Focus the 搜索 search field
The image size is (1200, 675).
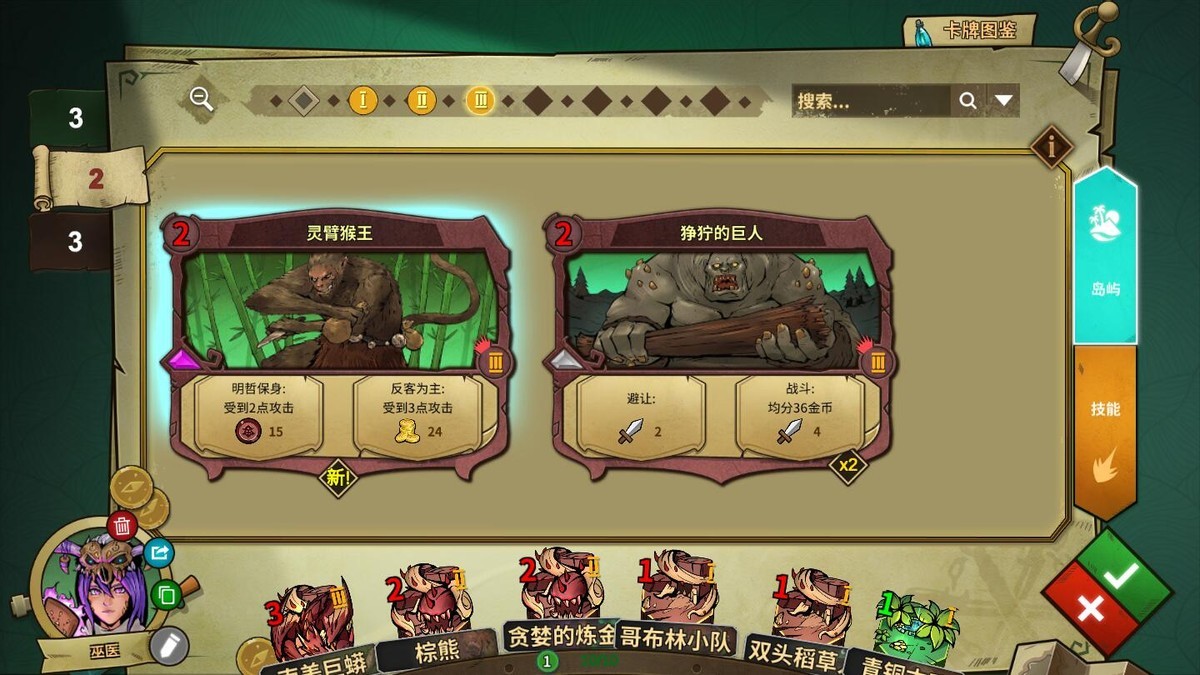pos(870,100)
